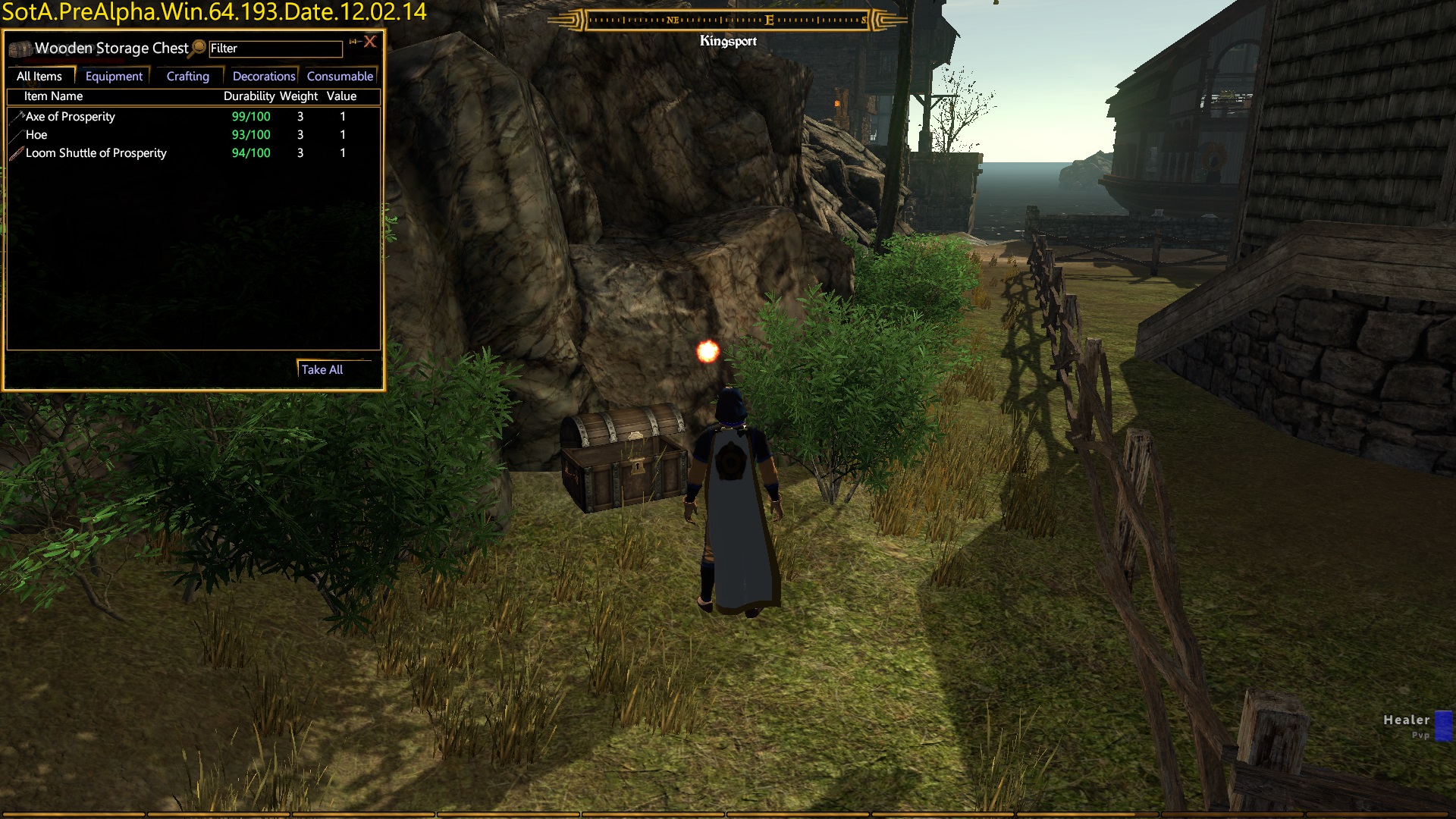Sort items by the Durability column
Screen dimensions: 1456x819
pyautogui.click(x=249, y=96)
